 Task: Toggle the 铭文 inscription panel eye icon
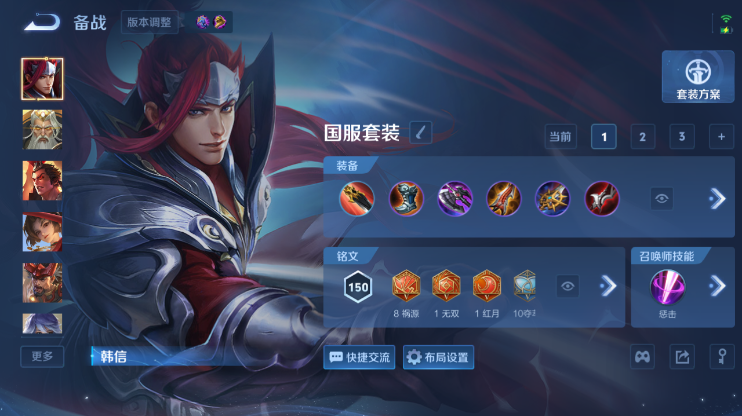pos(568,287)
